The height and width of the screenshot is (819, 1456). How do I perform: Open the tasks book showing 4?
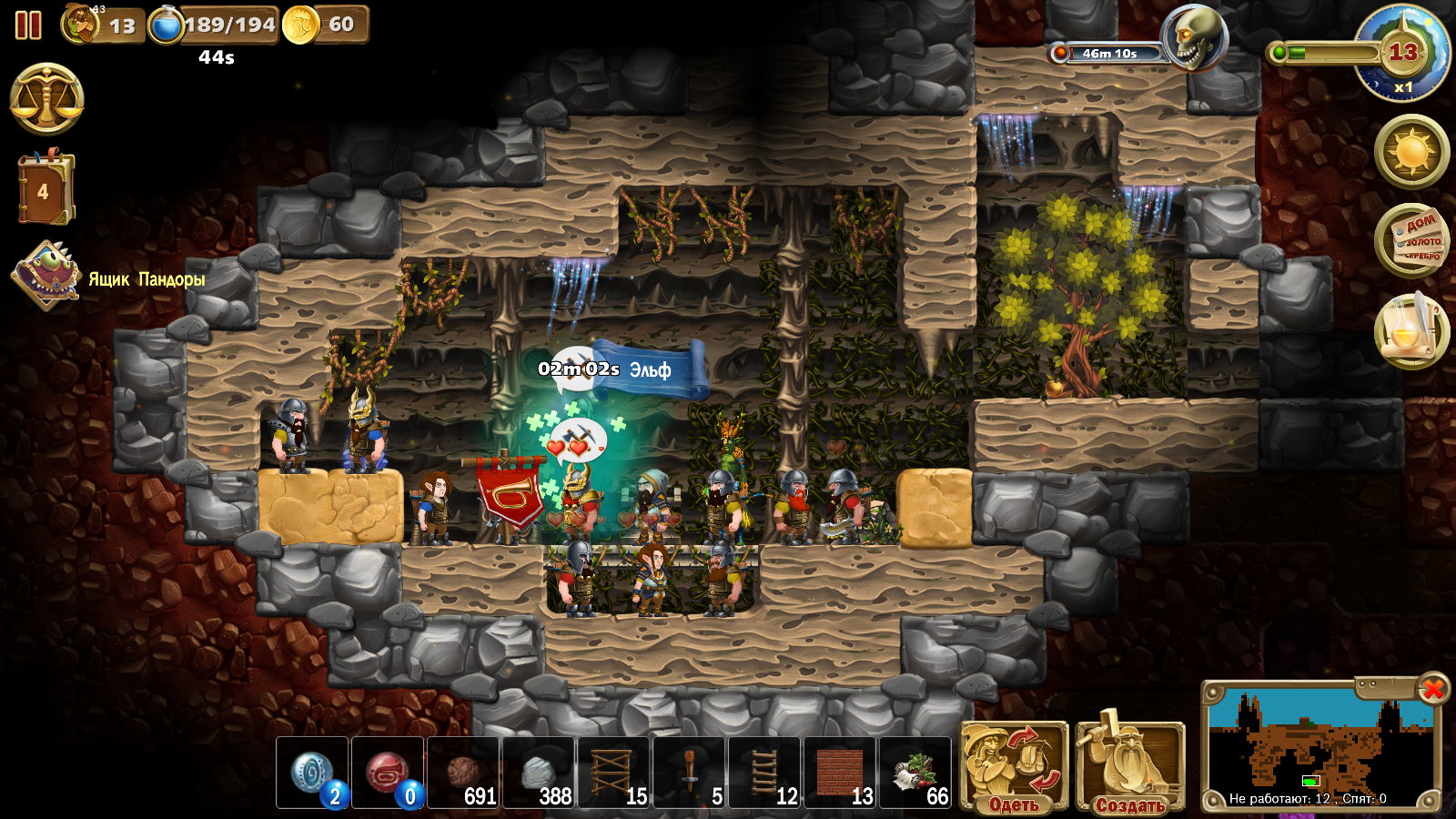(45, 189)
